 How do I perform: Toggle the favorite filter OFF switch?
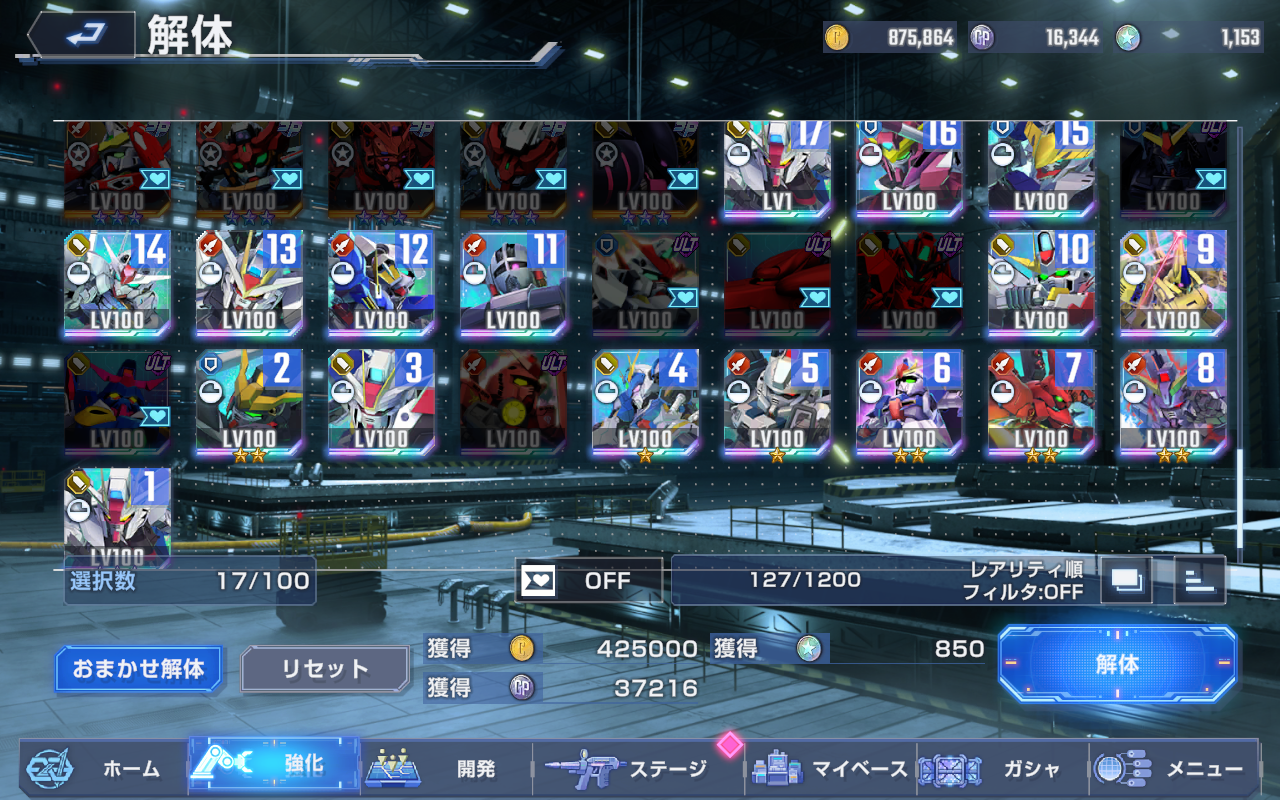click(x=589, y=580)
